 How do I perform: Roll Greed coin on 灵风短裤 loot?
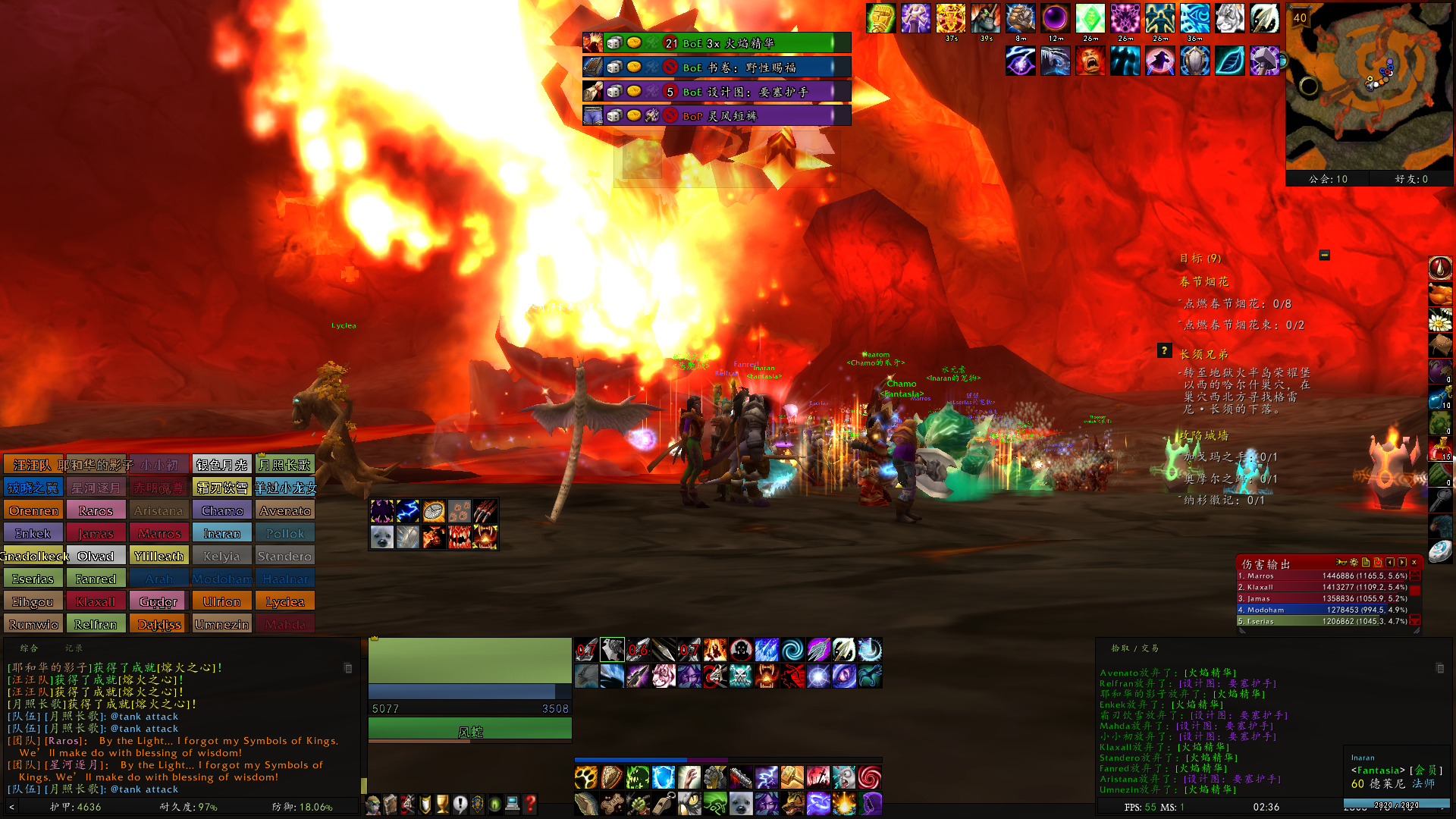(634, 115)
